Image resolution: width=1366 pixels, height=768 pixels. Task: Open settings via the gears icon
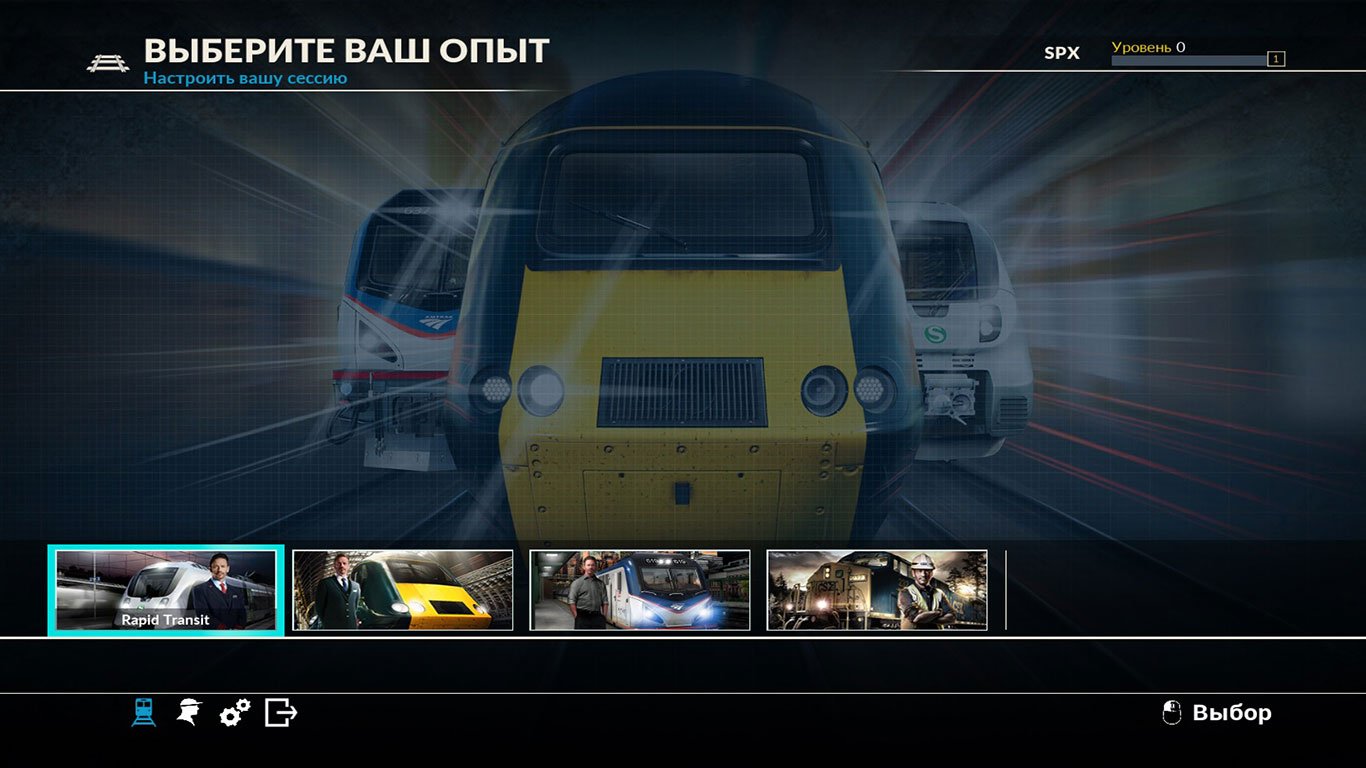(x=235, y=713)
